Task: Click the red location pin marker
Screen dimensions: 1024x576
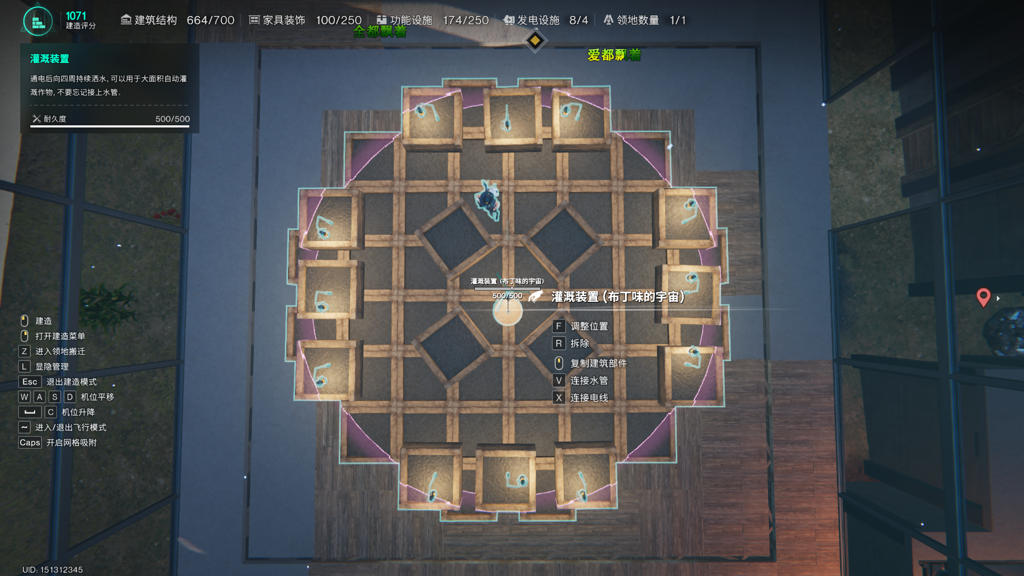Action: pyautogui.click(x=983, y=298)
